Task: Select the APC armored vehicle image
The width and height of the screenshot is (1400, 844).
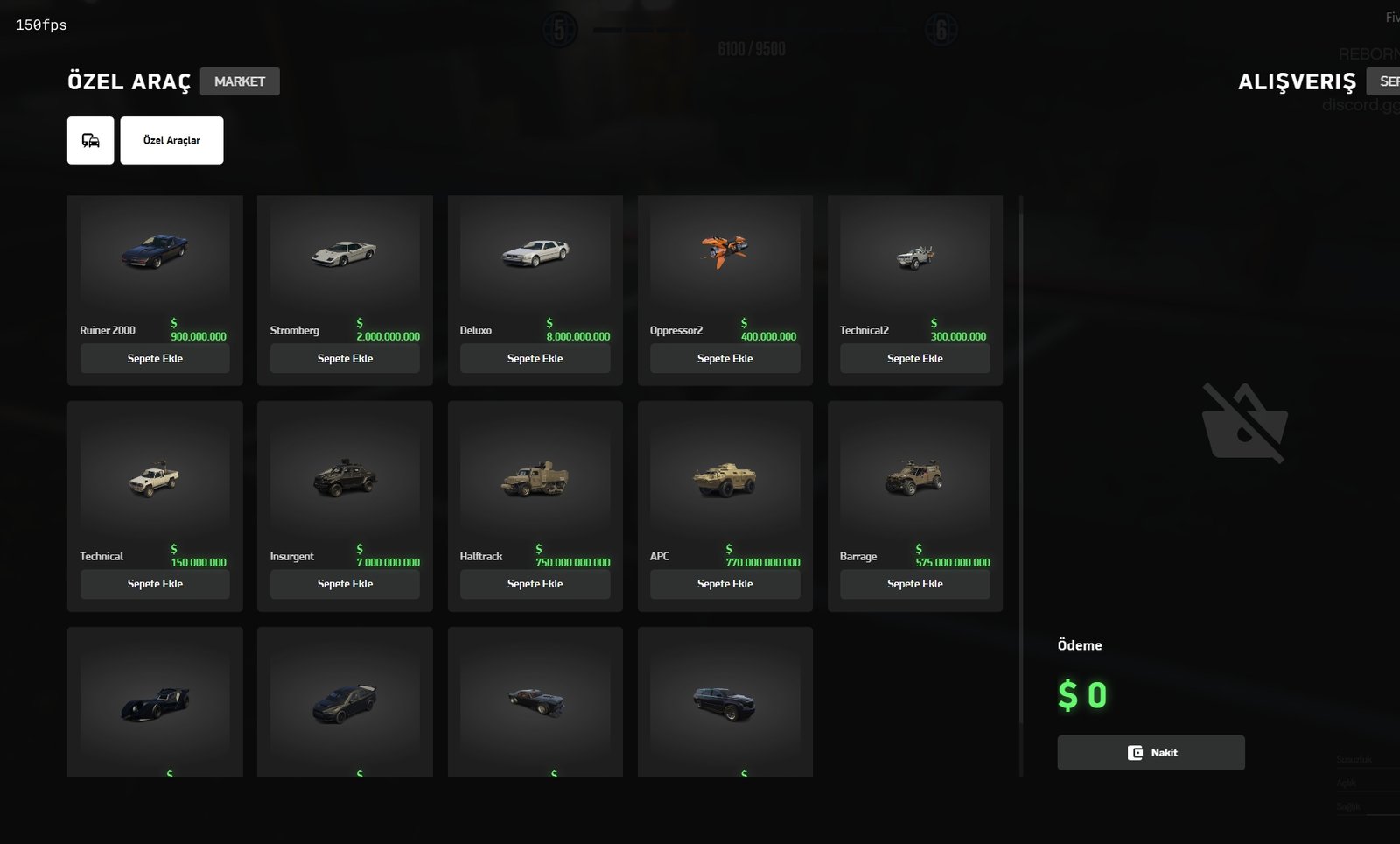Action: (724, 478)
